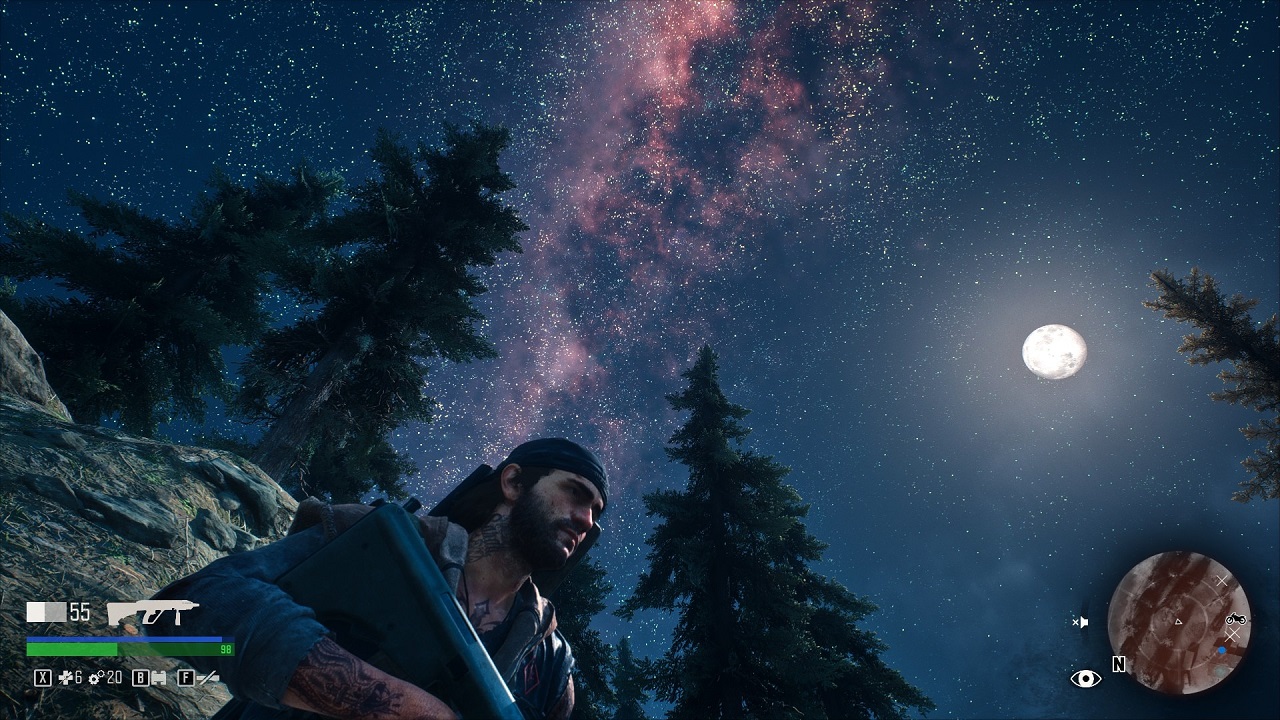Select the blue waypoint dot on the minimap
This screenshot has width=1280, height=720.
click(x=1222, y=649)
